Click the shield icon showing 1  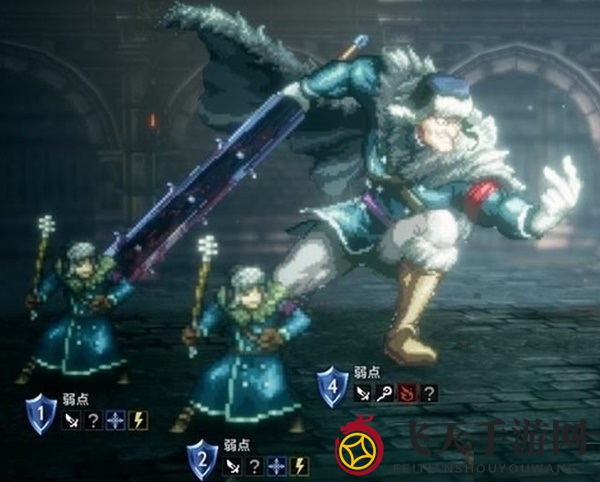click(41, 413)
